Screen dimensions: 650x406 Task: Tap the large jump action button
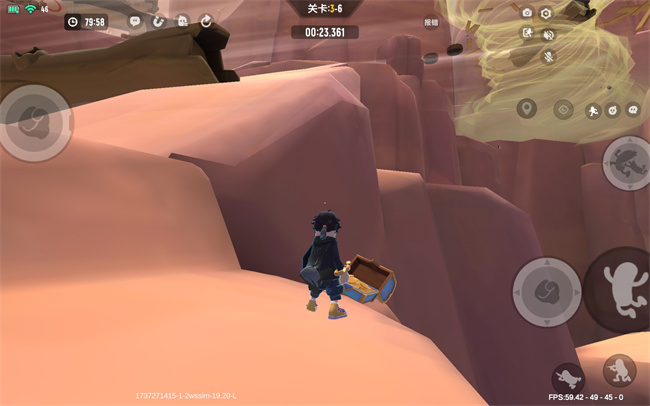[x=620, y=288]
